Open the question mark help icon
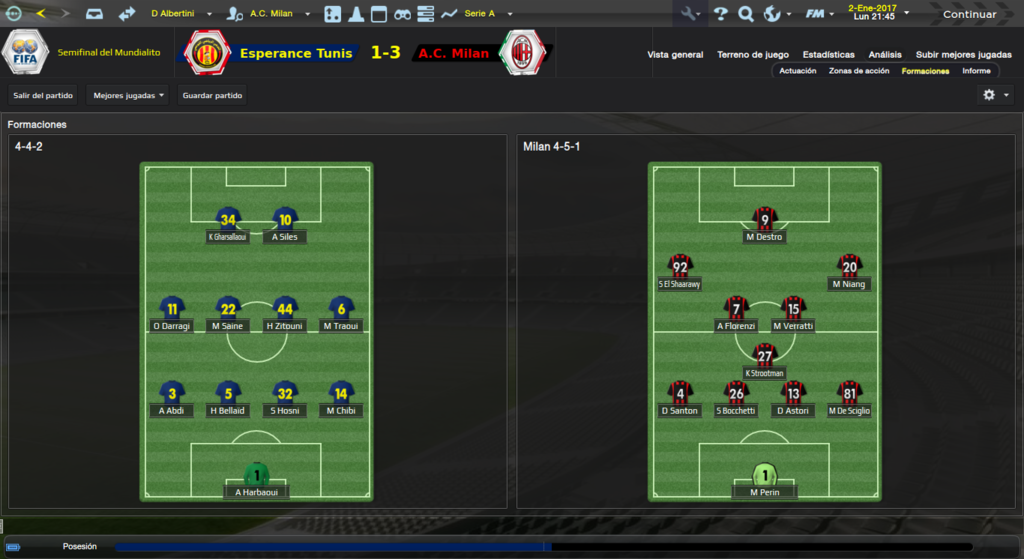The image size is (1024, 559). (x=720, y=14)
